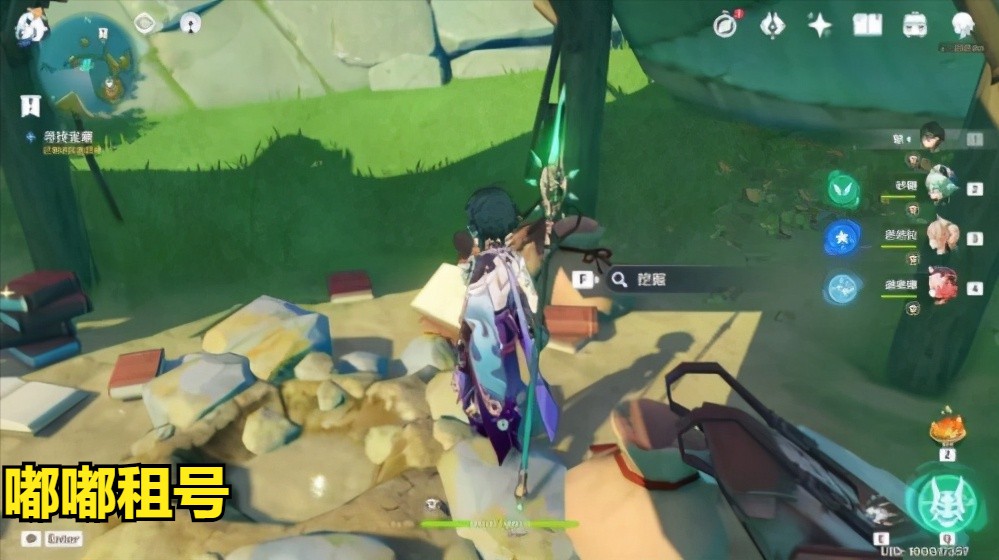Activate the oni mask elemental burst
The width and height of the screenshot is (999, 560).
(940, 503)
